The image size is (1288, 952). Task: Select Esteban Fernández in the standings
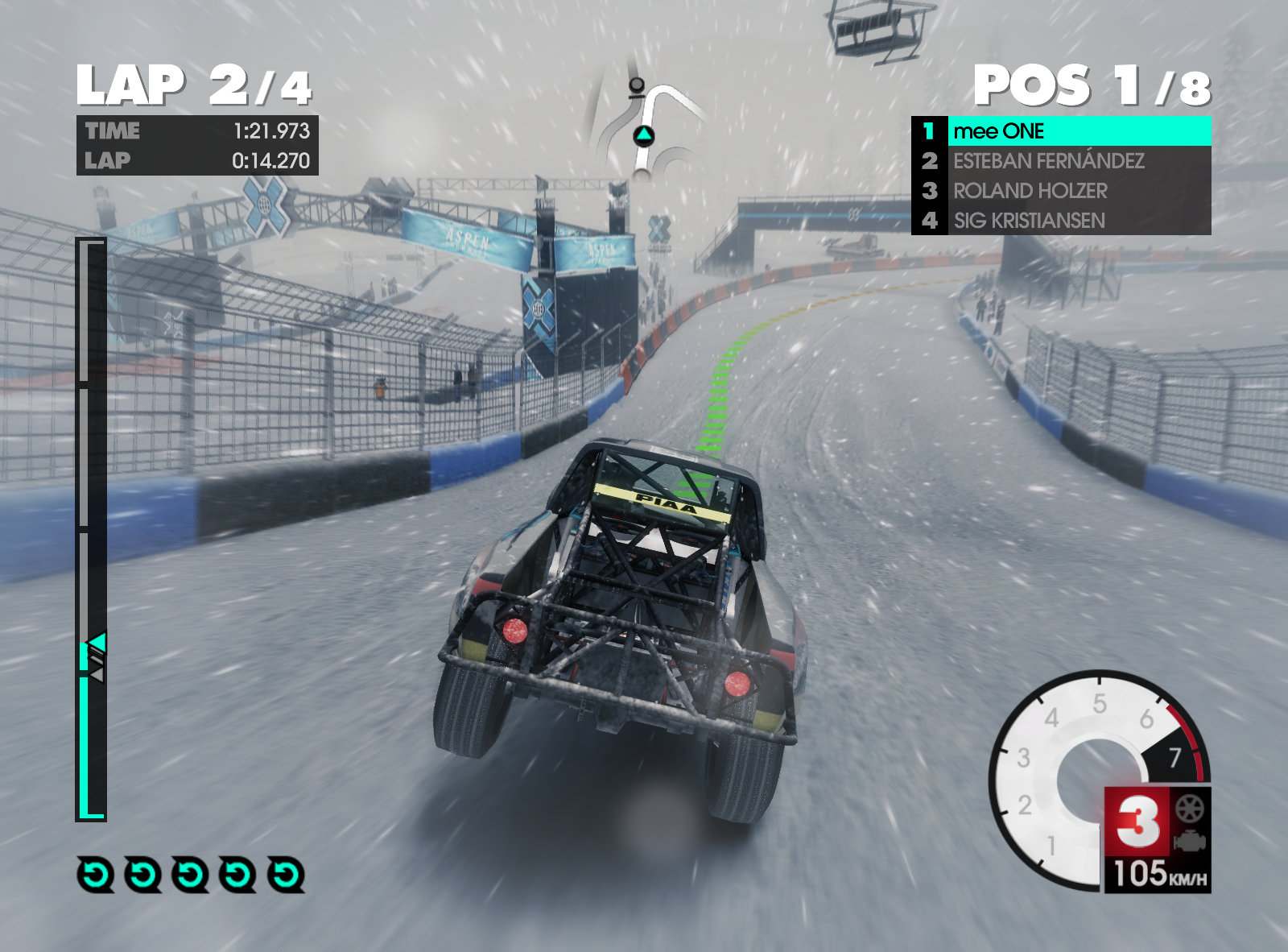[1061, 161]
